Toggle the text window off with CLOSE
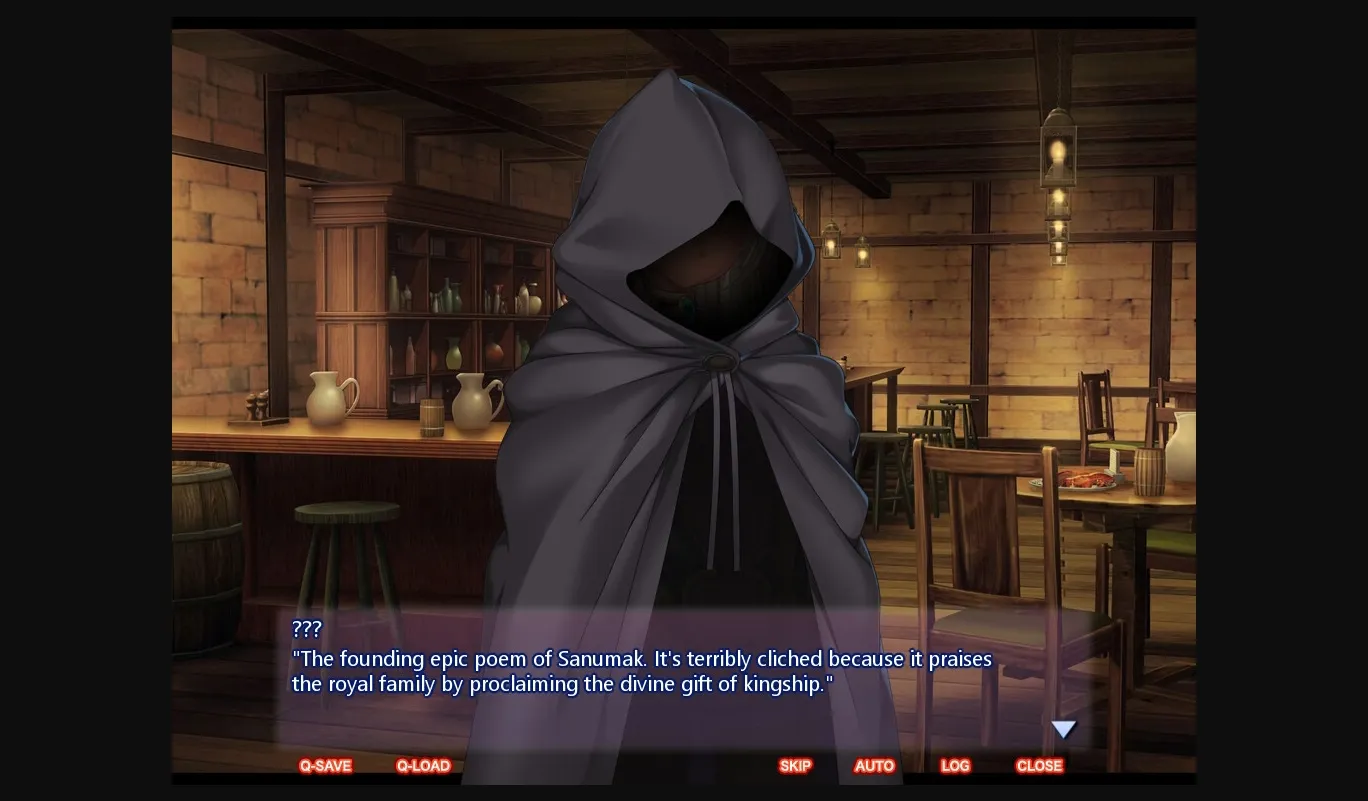The image size is (1368, 801). (1039, 766)
